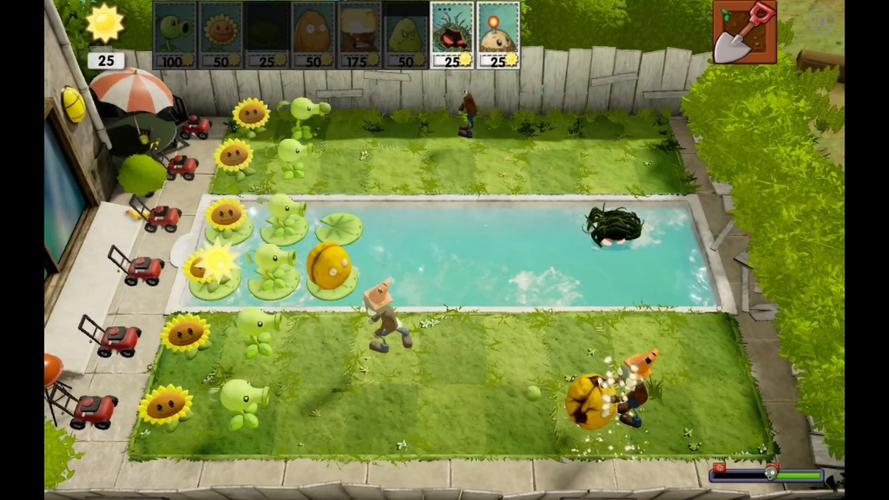Choose the 175-sun seed packet

click(x=359, y=34)
